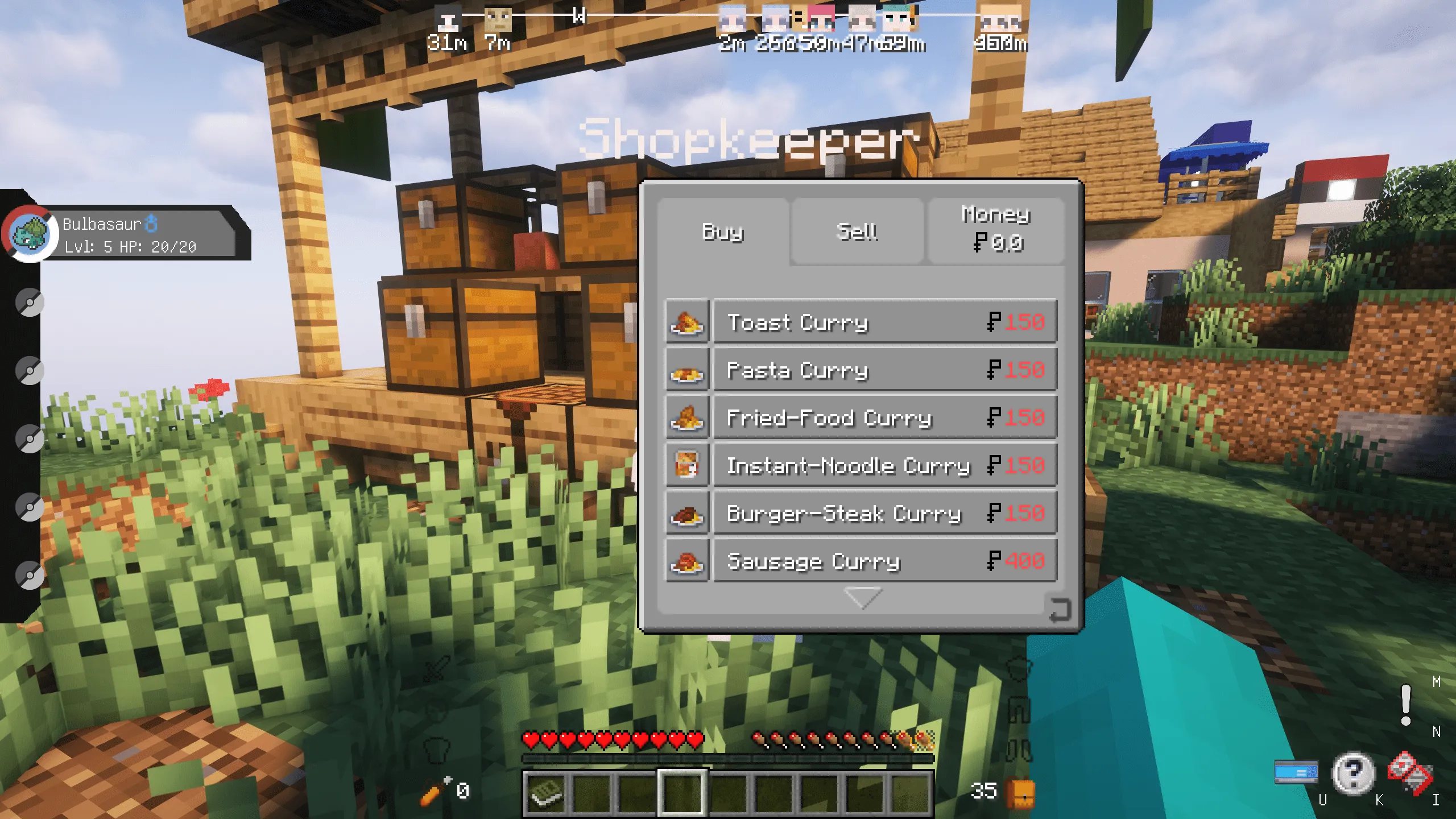Click the Instant-Noodle Curry cup icon
The width and height of the screenshot is (1456, 819).
click(x=686, y=465)
